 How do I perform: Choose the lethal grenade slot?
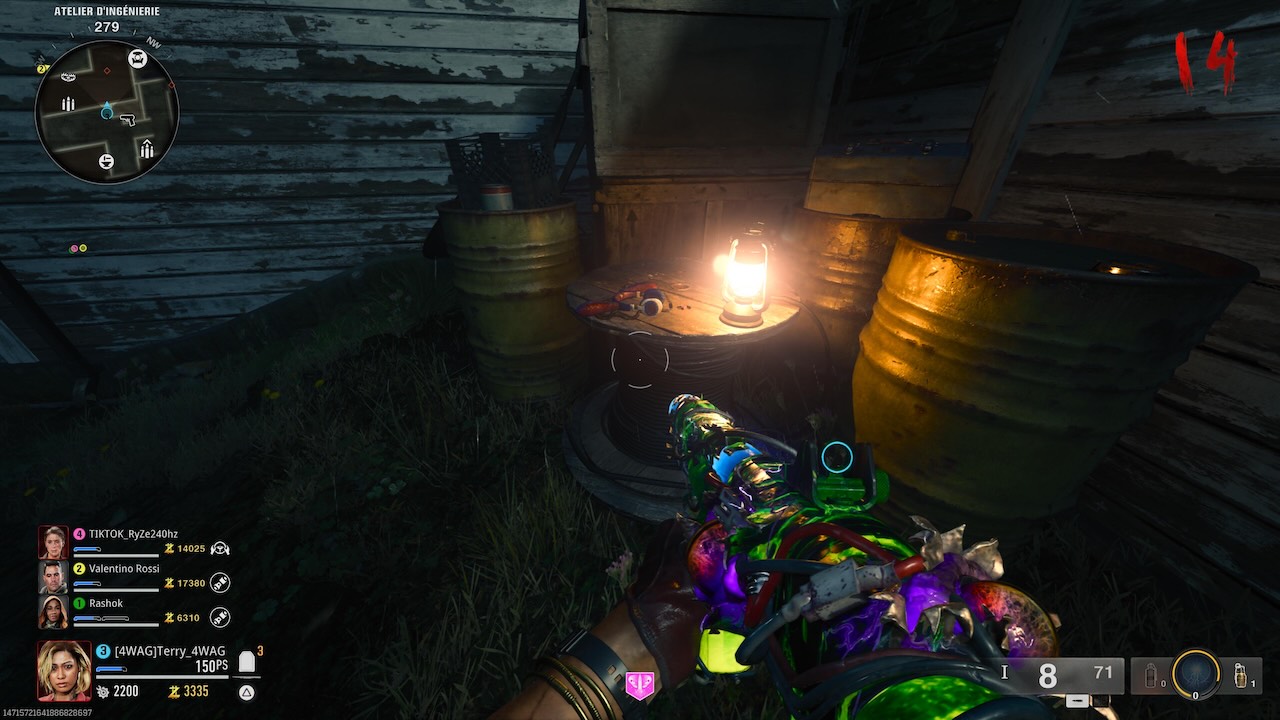(x=1241, y=675)
